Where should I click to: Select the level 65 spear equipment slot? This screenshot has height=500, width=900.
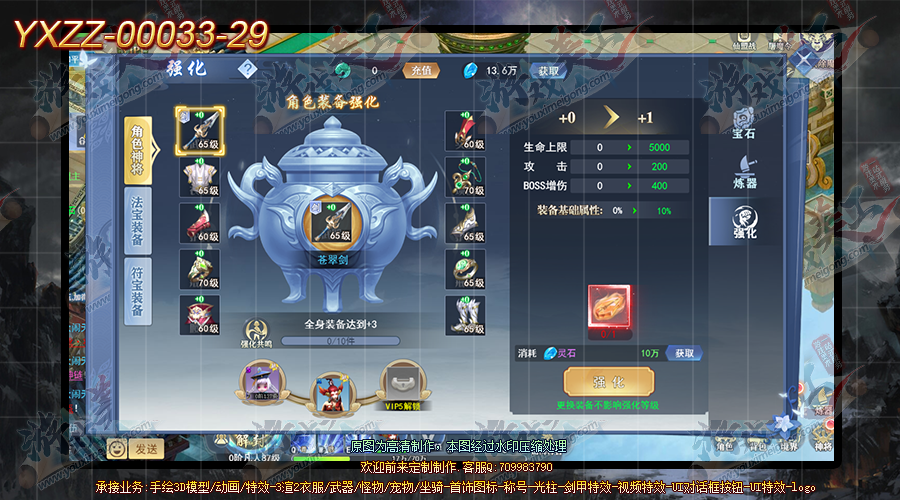199,129
